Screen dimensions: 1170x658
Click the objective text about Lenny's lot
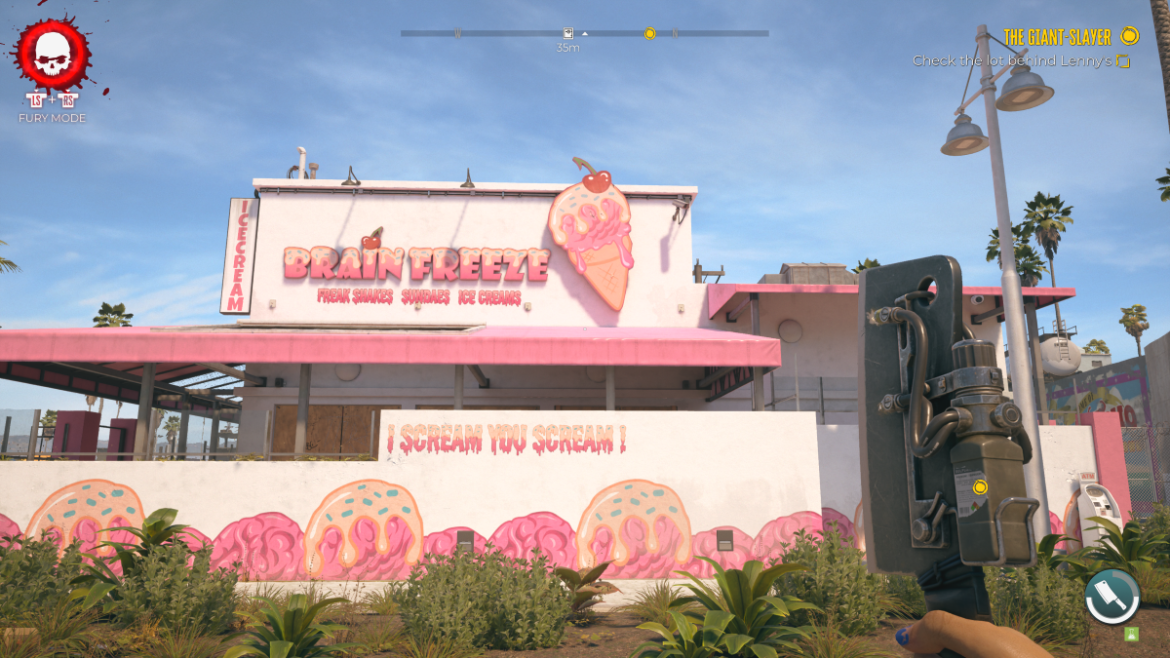(x=1012, y=61)
